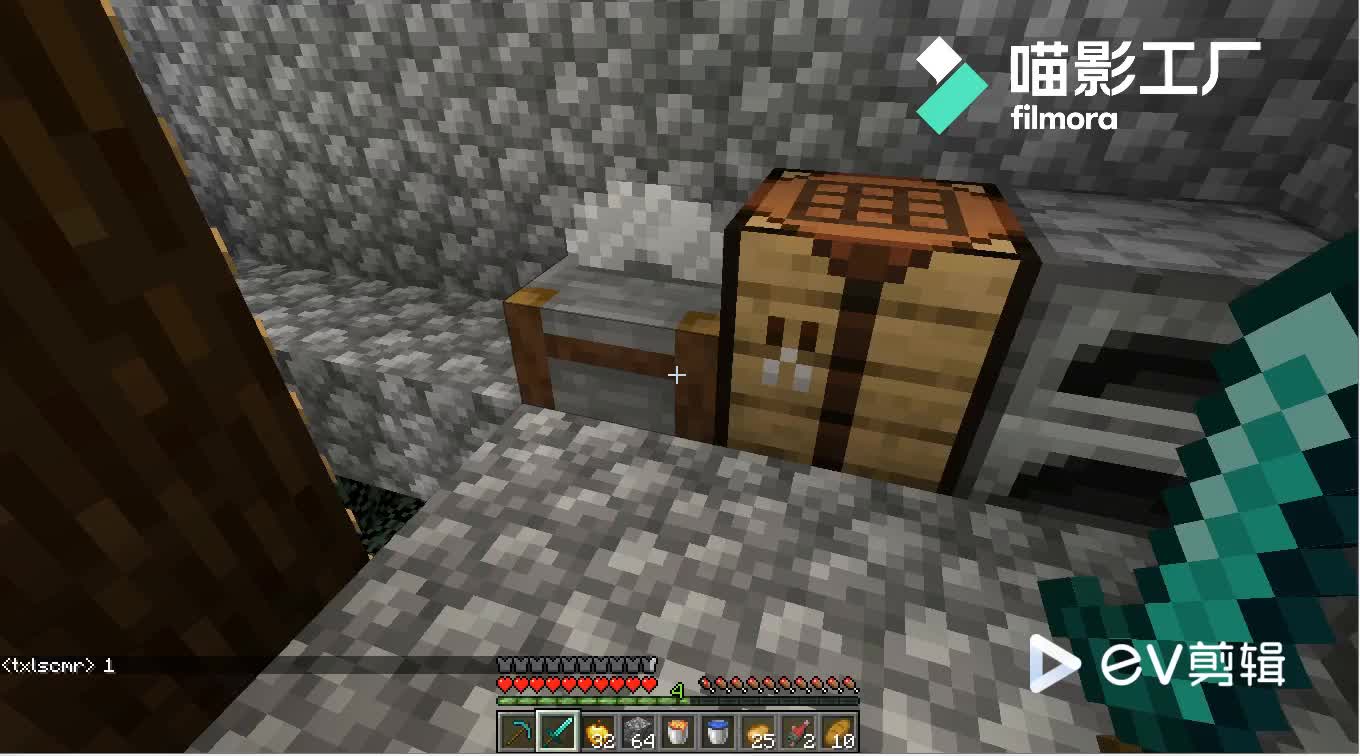Select the 2 arrows in the hotbar
This screenshot has width=1360, height=756.
[x=798, y=730]
